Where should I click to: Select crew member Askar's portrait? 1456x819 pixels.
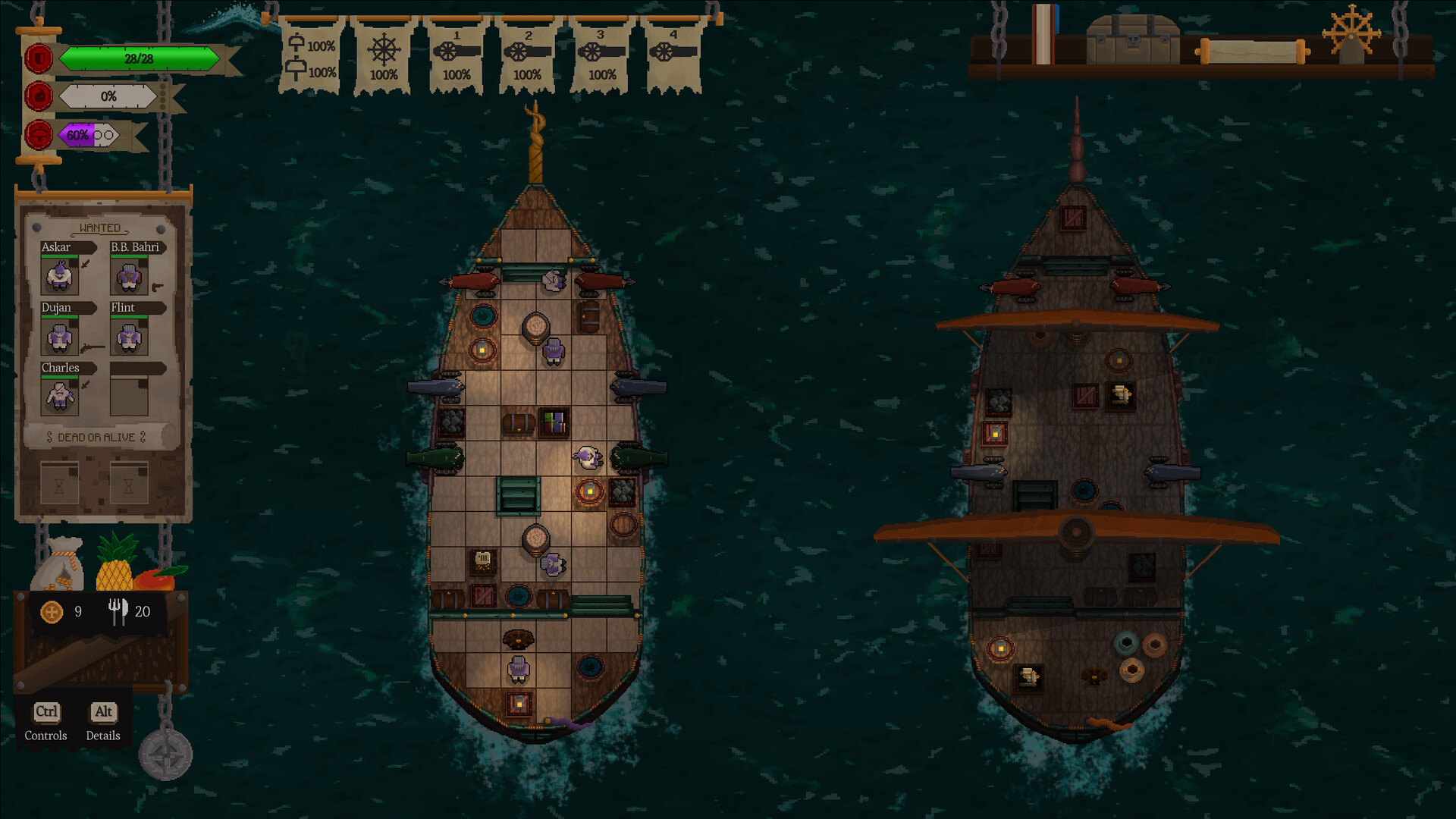(x=59, y=276)
